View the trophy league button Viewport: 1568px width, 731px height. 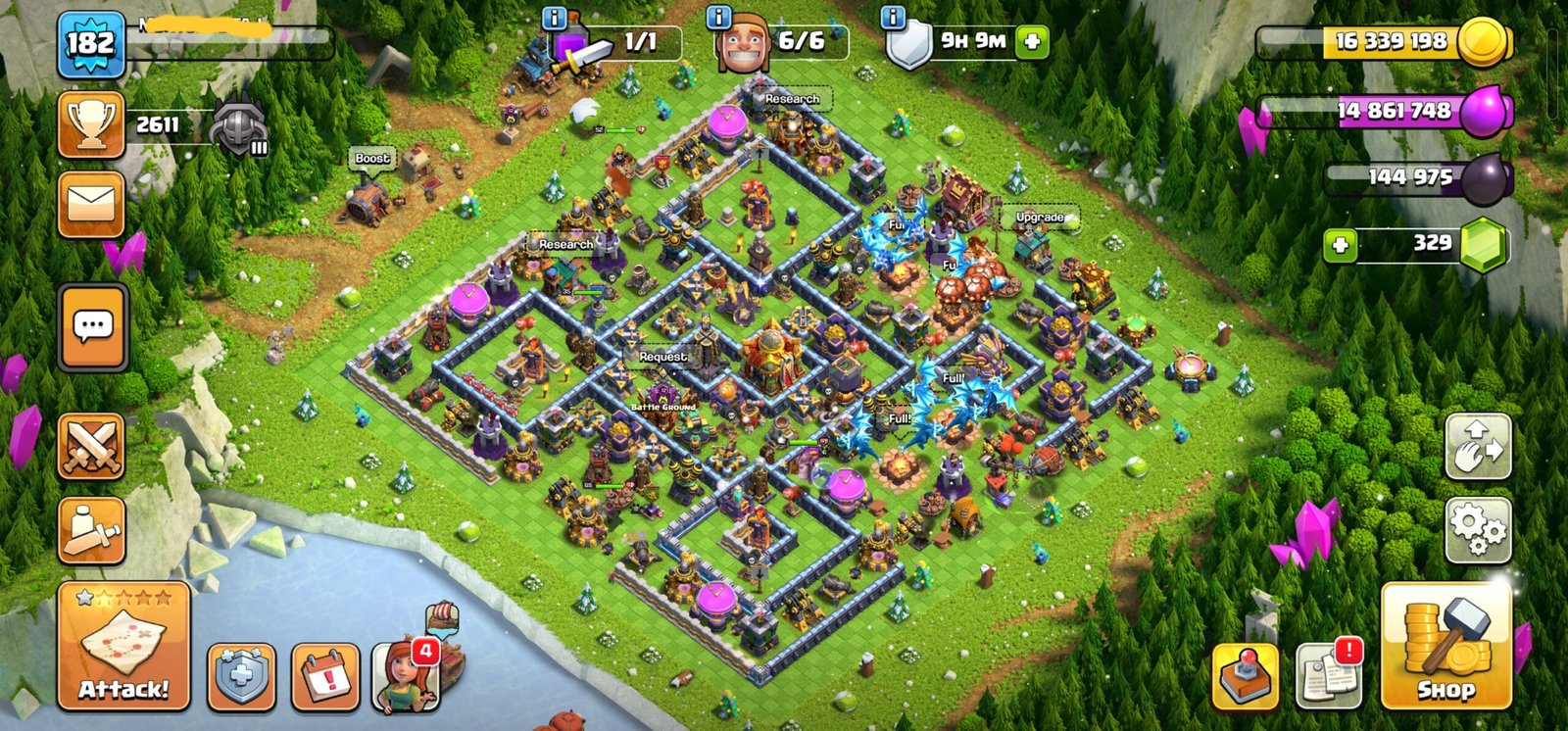coord(91,124)
